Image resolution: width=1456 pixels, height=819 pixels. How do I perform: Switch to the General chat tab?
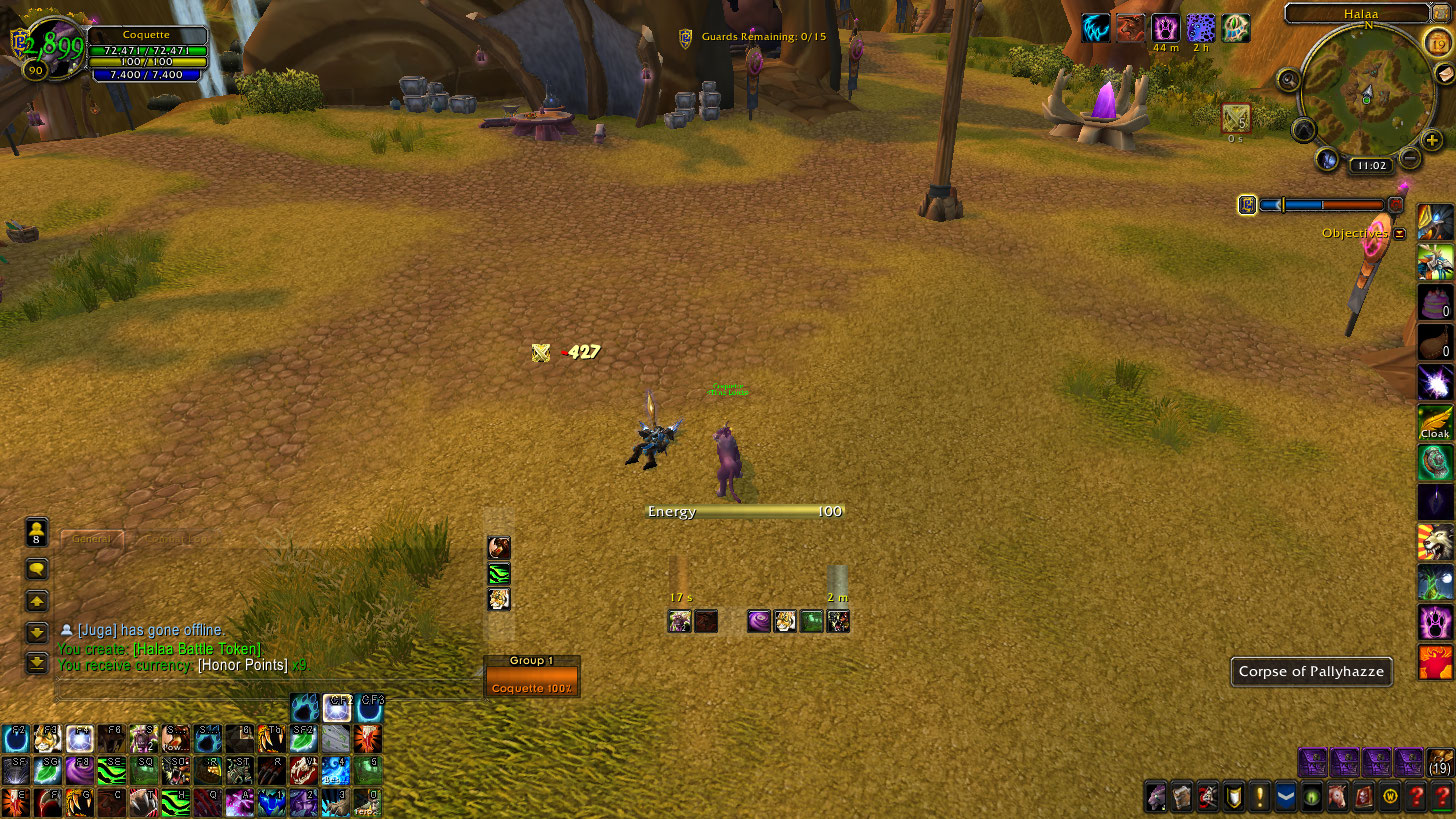pos(92,539)
